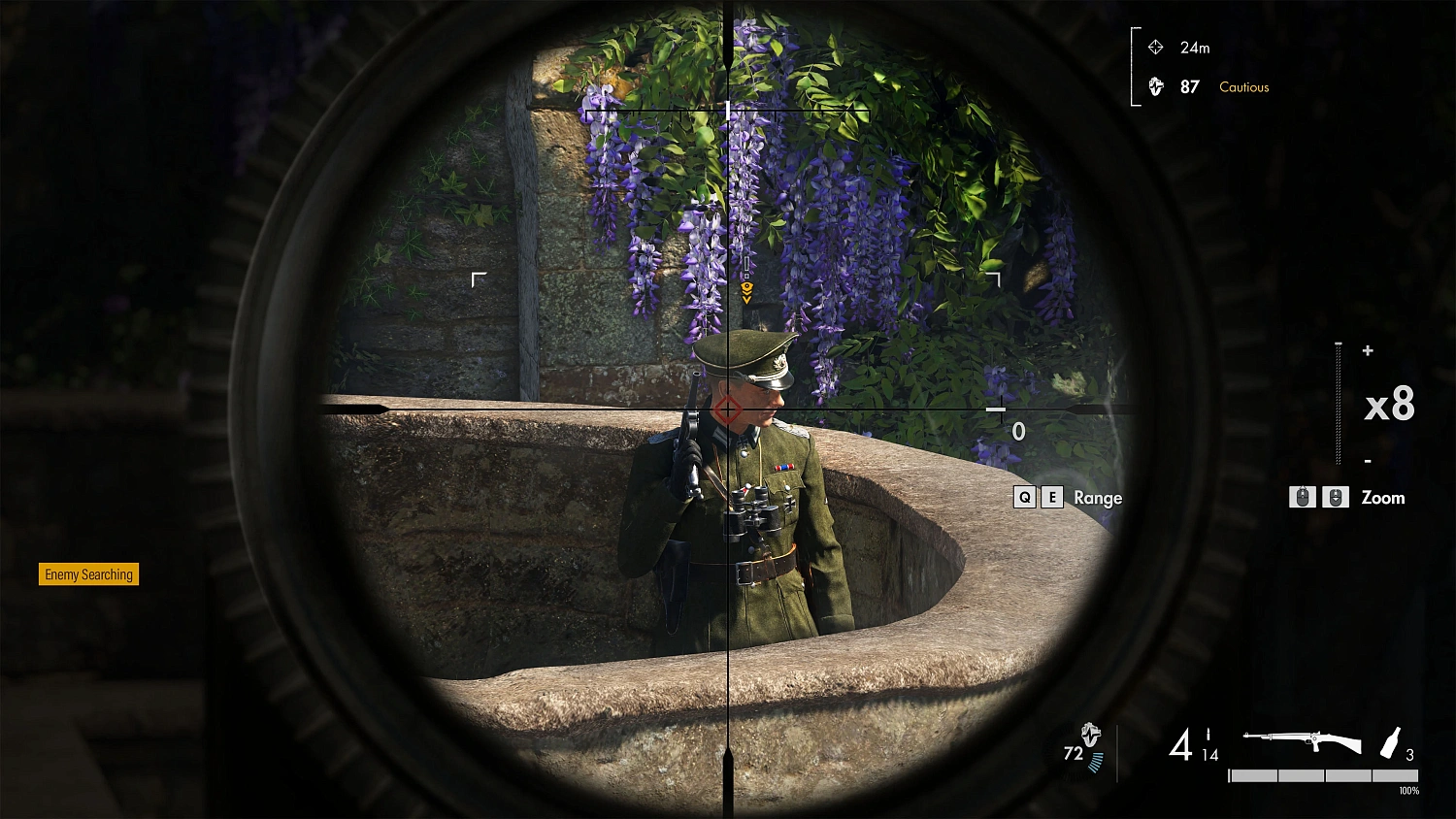Click the E key prompt for range adjustment

point(1052,497)
